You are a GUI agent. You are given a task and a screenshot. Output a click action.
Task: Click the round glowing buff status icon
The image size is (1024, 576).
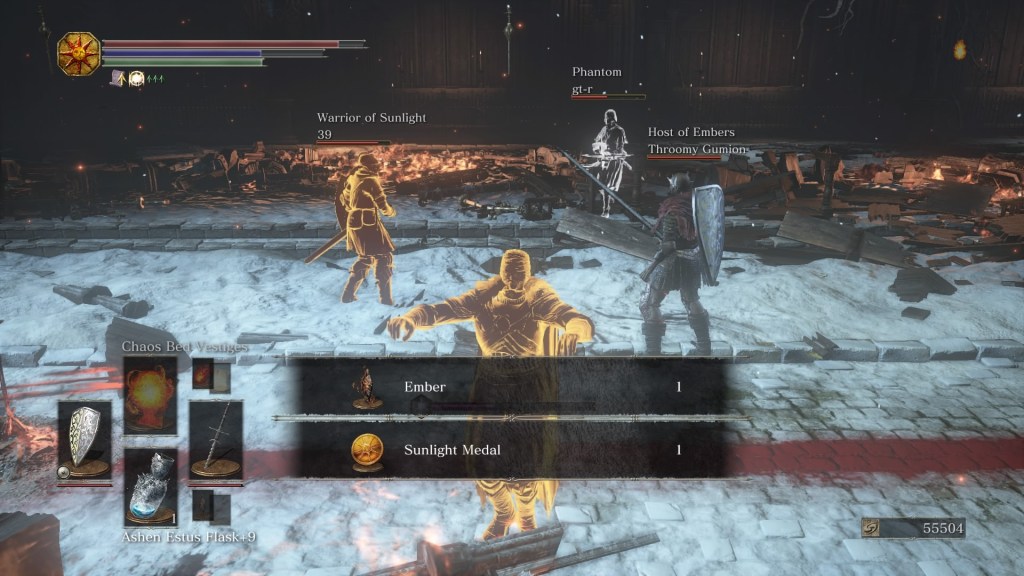[x=136, y=77]
